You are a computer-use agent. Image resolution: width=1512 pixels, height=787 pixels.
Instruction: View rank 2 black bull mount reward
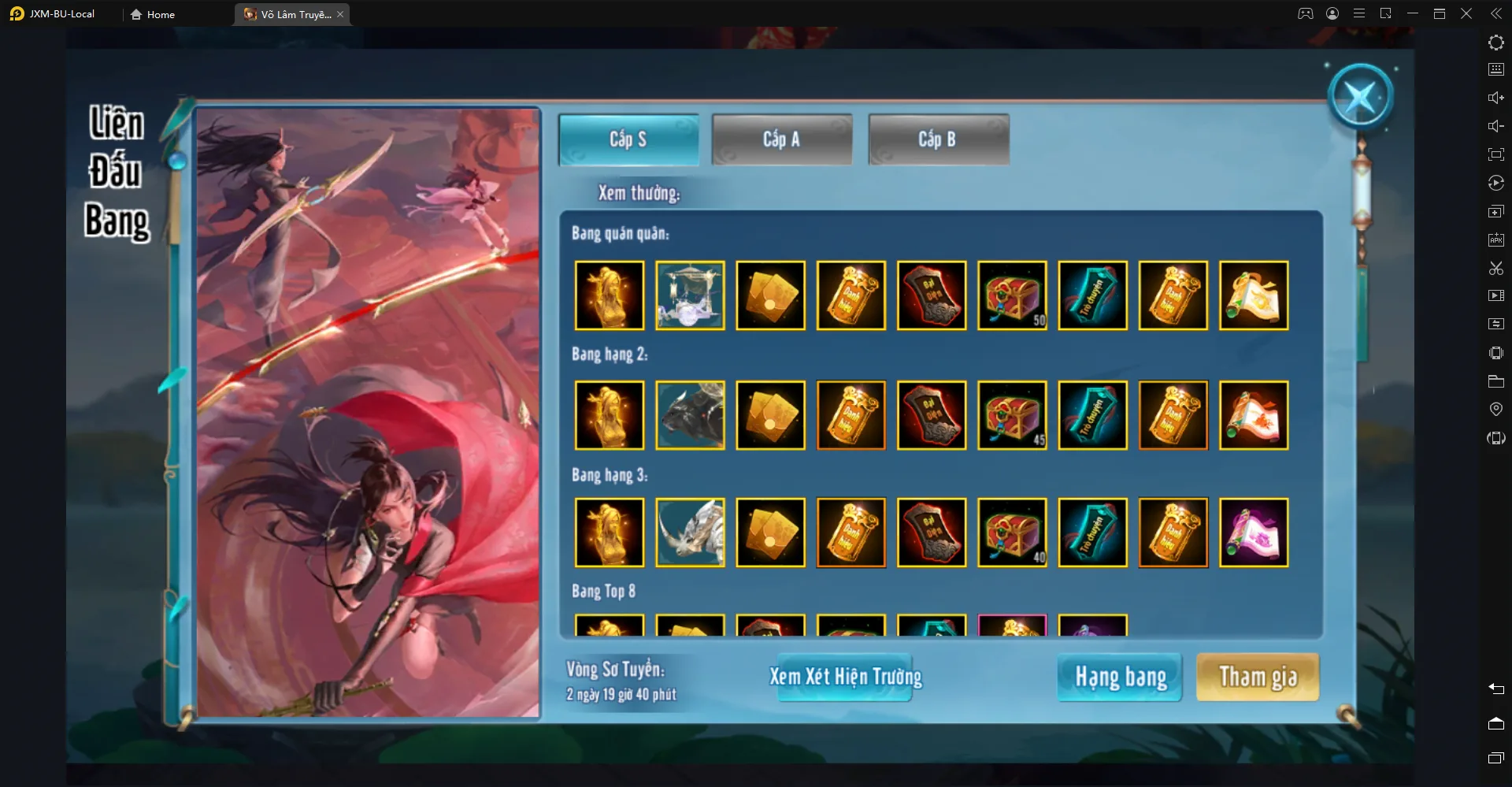(x=690, y=415)
